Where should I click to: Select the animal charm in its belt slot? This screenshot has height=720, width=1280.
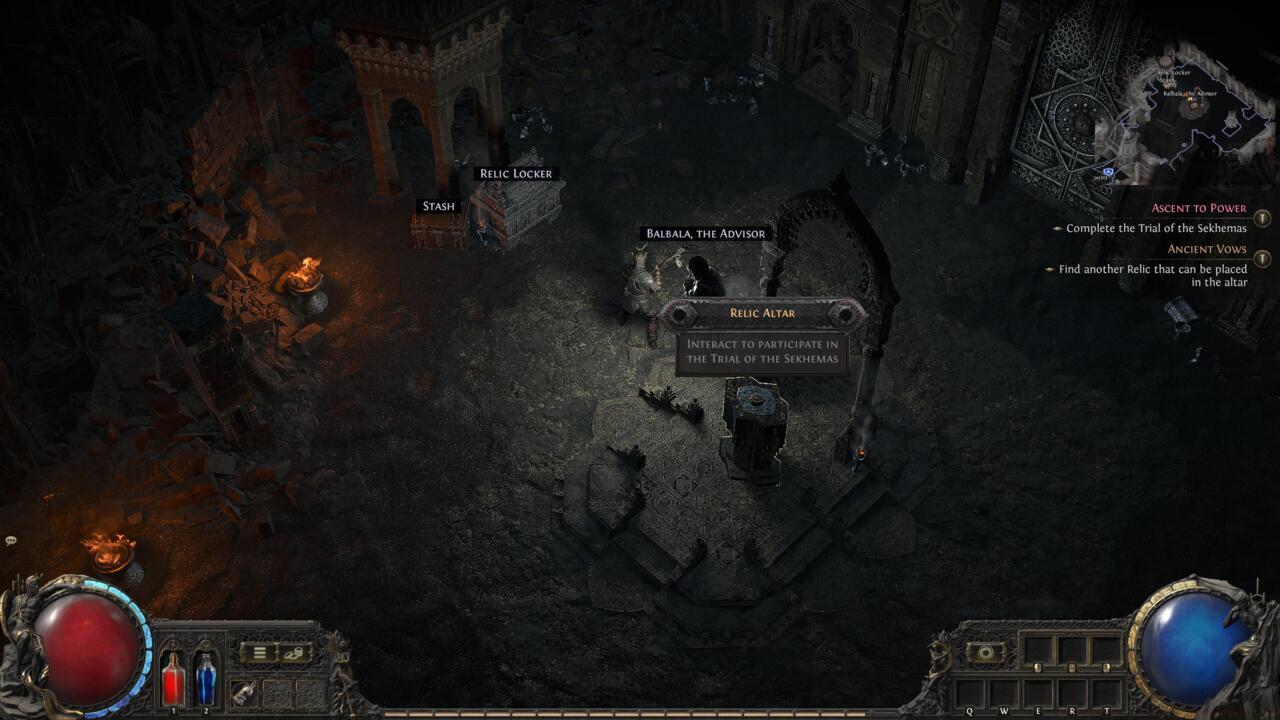tap(243, 692)
